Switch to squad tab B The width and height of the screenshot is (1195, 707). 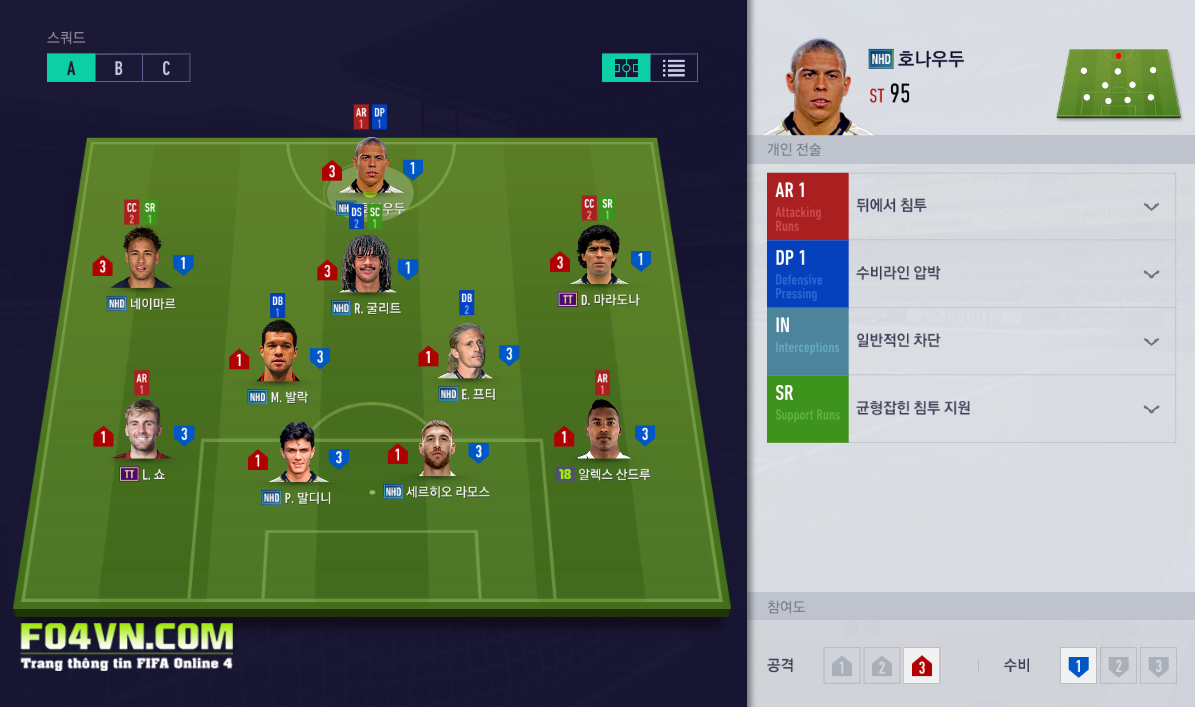pos(118,68)
